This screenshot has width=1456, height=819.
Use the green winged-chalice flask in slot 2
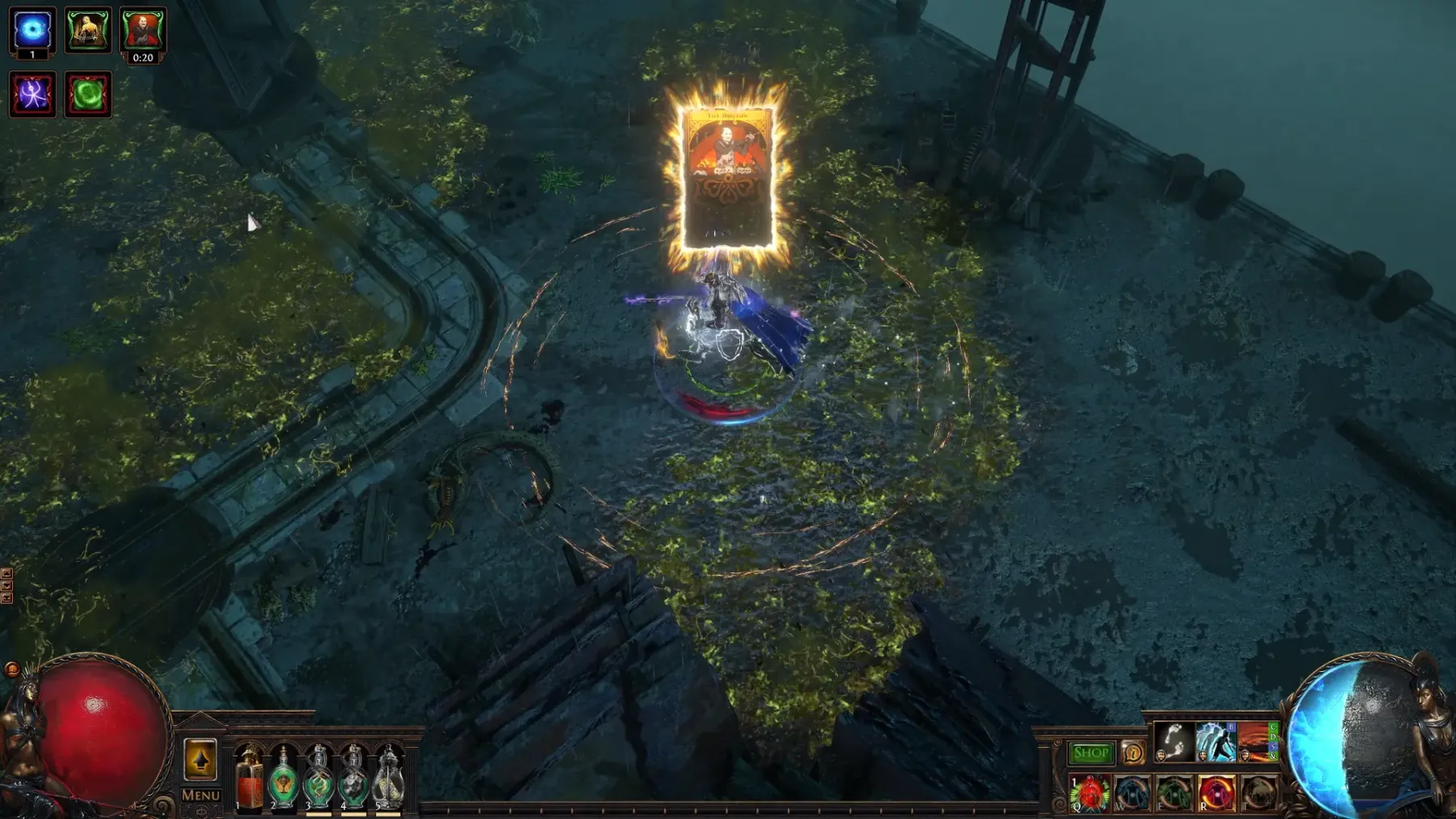point(284,779)
